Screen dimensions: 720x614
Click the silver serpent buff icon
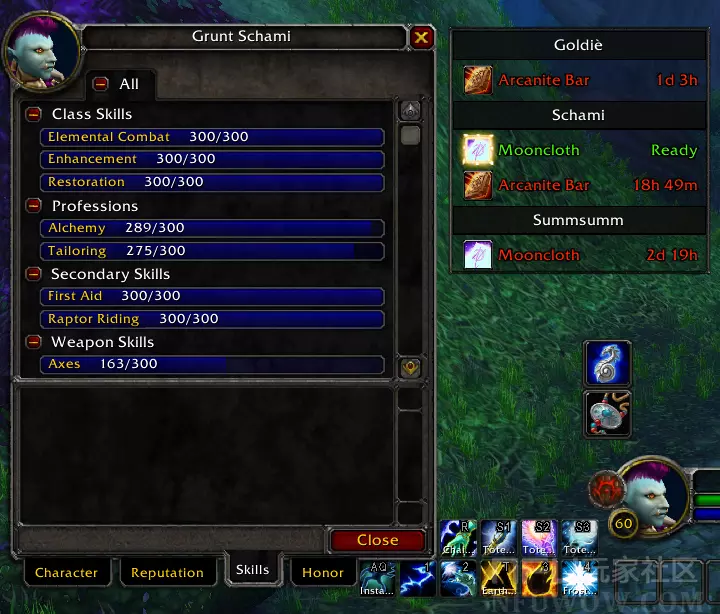[x=608, y=364]
